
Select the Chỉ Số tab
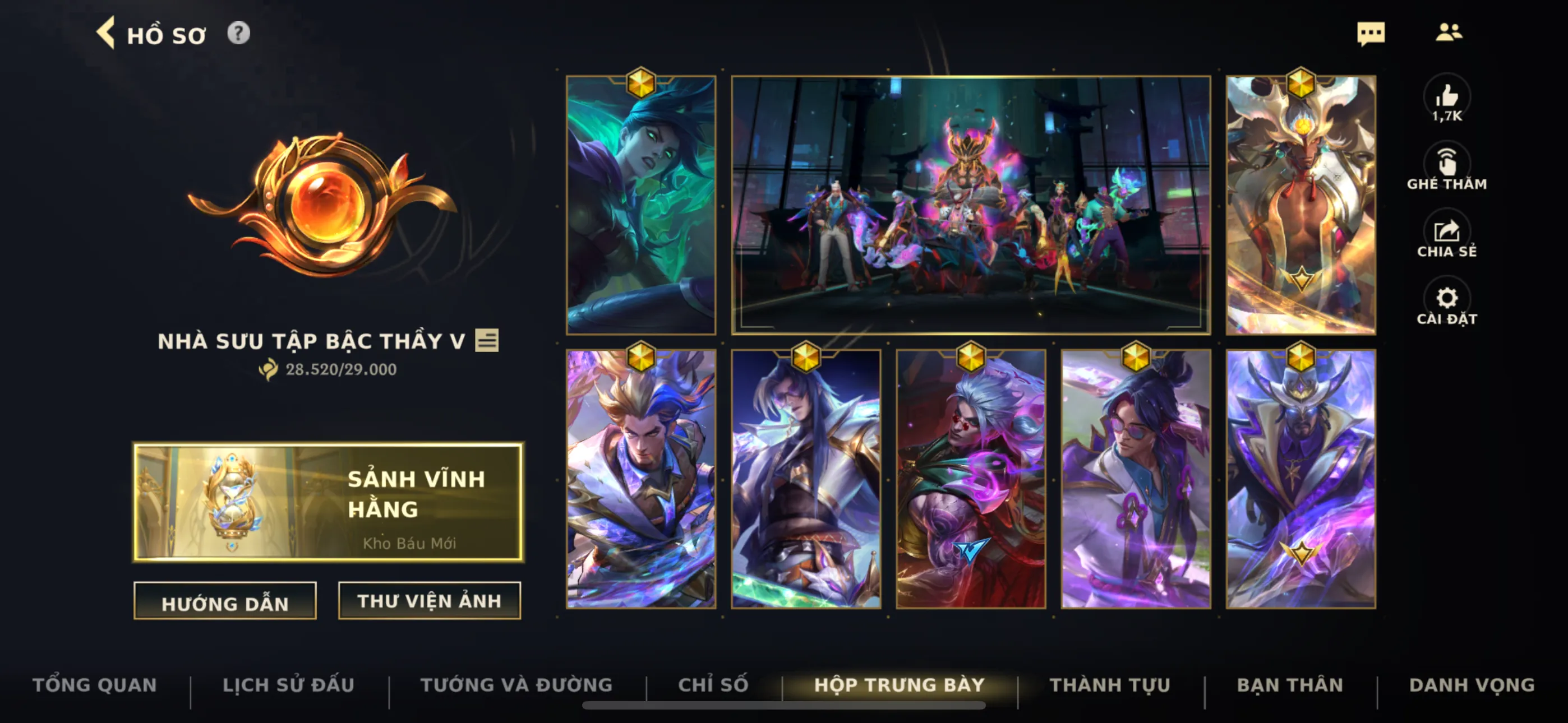713,685
